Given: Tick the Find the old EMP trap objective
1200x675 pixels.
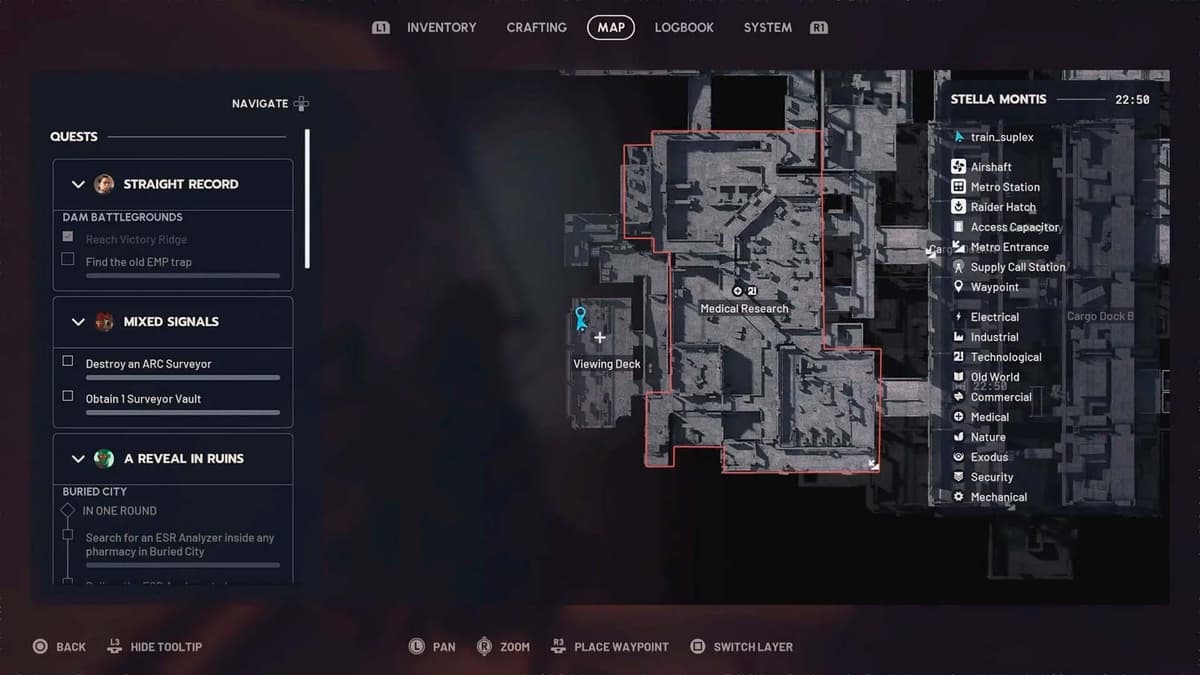Looking at the screenshot, I should (x=68, y=260).
